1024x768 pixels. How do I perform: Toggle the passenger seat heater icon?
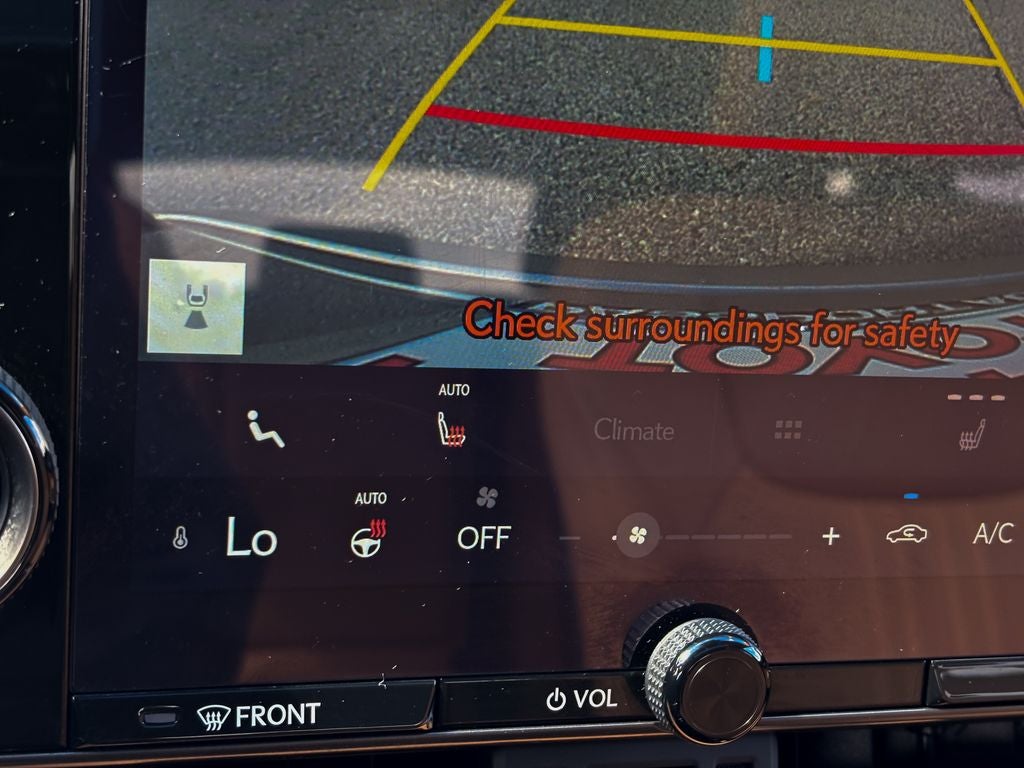[x=971, y=434]
